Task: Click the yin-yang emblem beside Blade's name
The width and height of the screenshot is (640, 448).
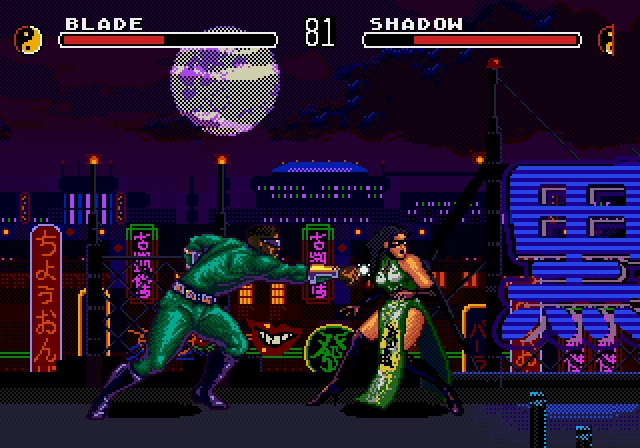Action: pyautogui.click(x=28, y=40)
